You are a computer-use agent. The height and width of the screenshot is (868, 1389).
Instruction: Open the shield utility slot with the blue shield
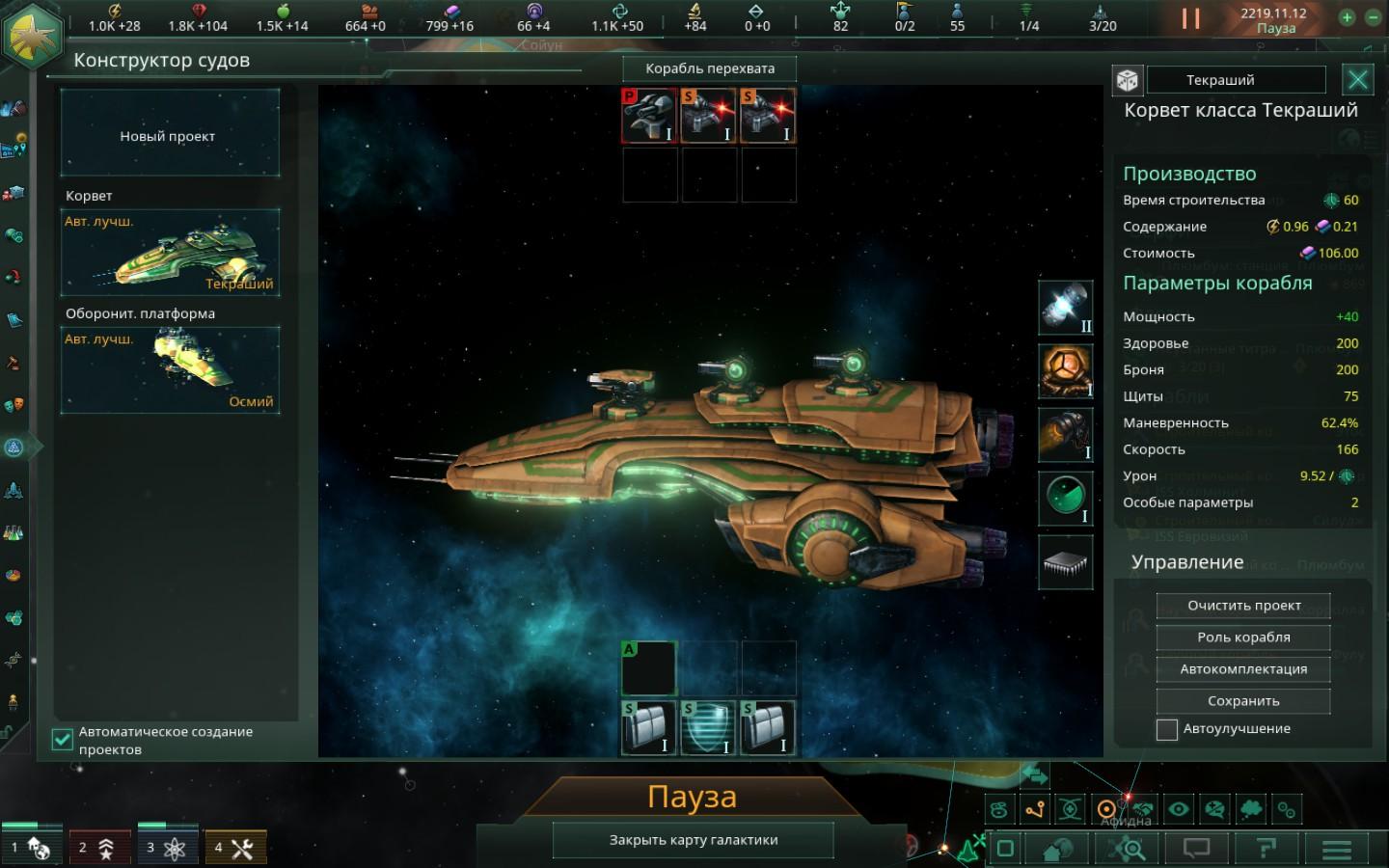coord(708,727)
